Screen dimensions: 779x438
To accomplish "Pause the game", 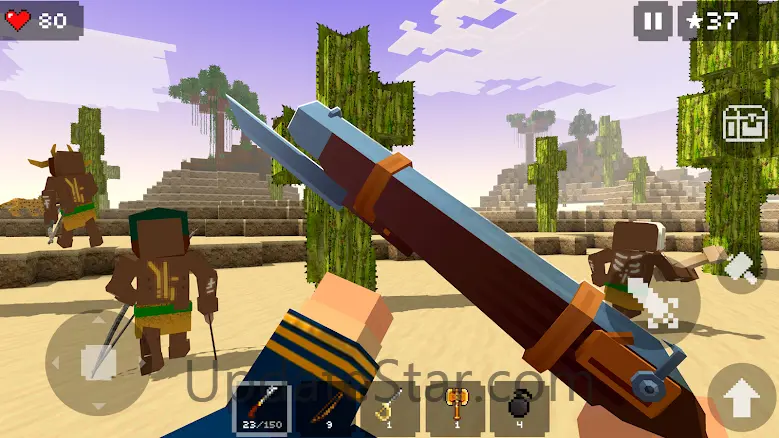I will 652,21.
